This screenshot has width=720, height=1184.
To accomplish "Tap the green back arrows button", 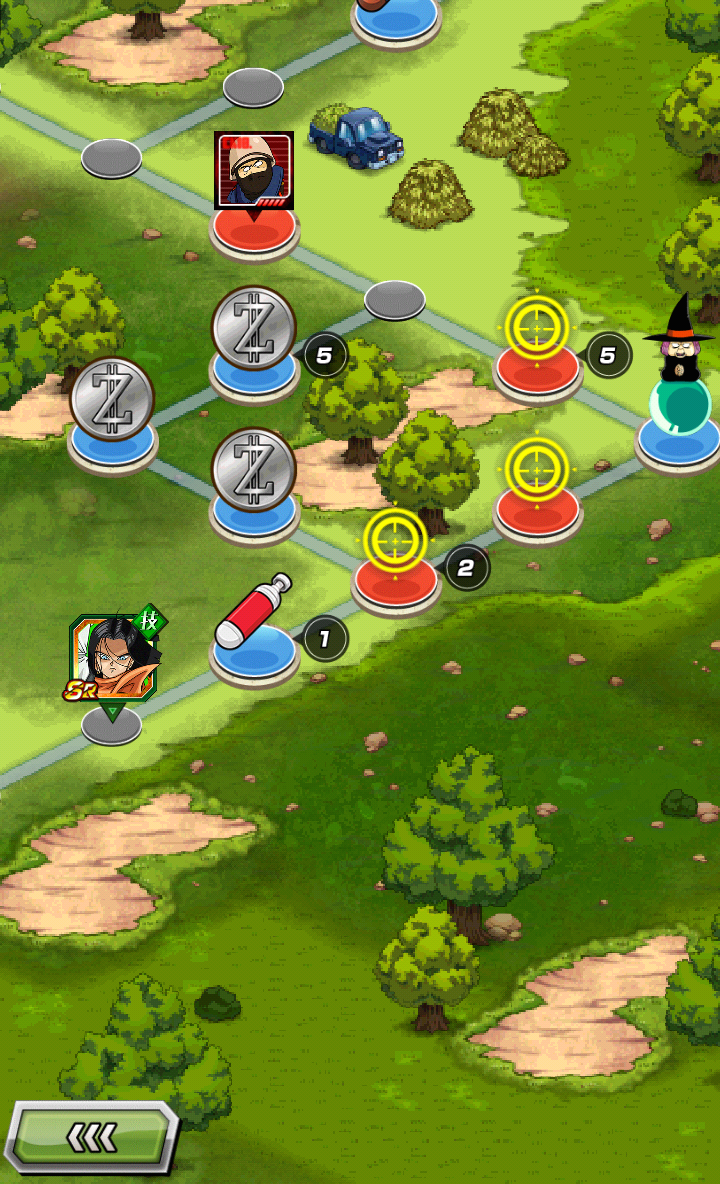I will tap(92, 1137).
